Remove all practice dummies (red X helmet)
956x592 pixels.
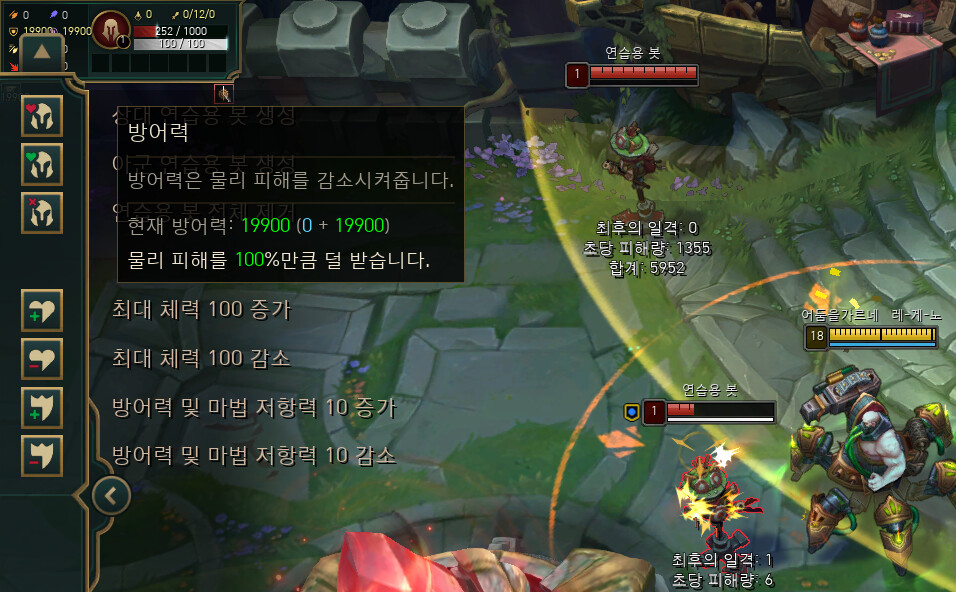(x=42, y=212)
